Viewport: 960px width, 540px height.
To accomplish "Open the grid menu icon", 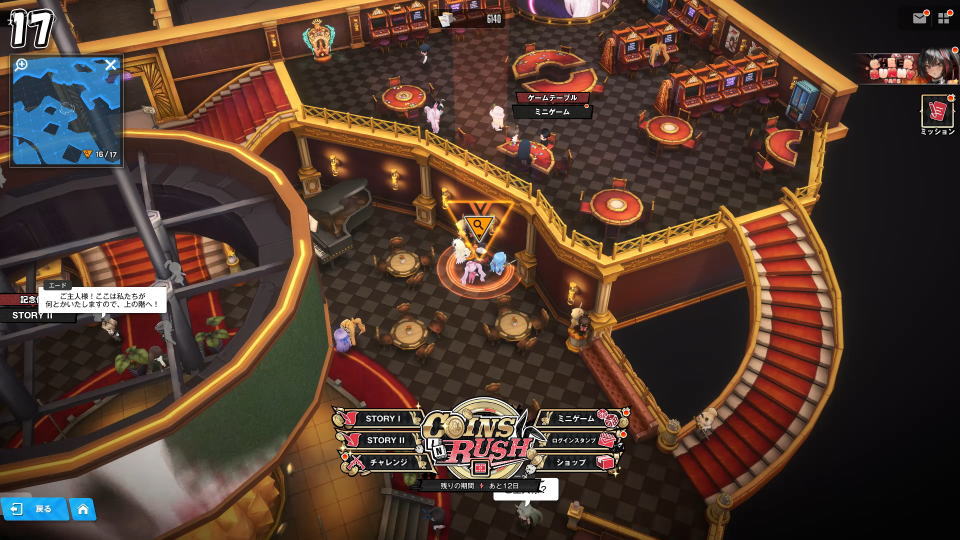I will tap(943, 18).
